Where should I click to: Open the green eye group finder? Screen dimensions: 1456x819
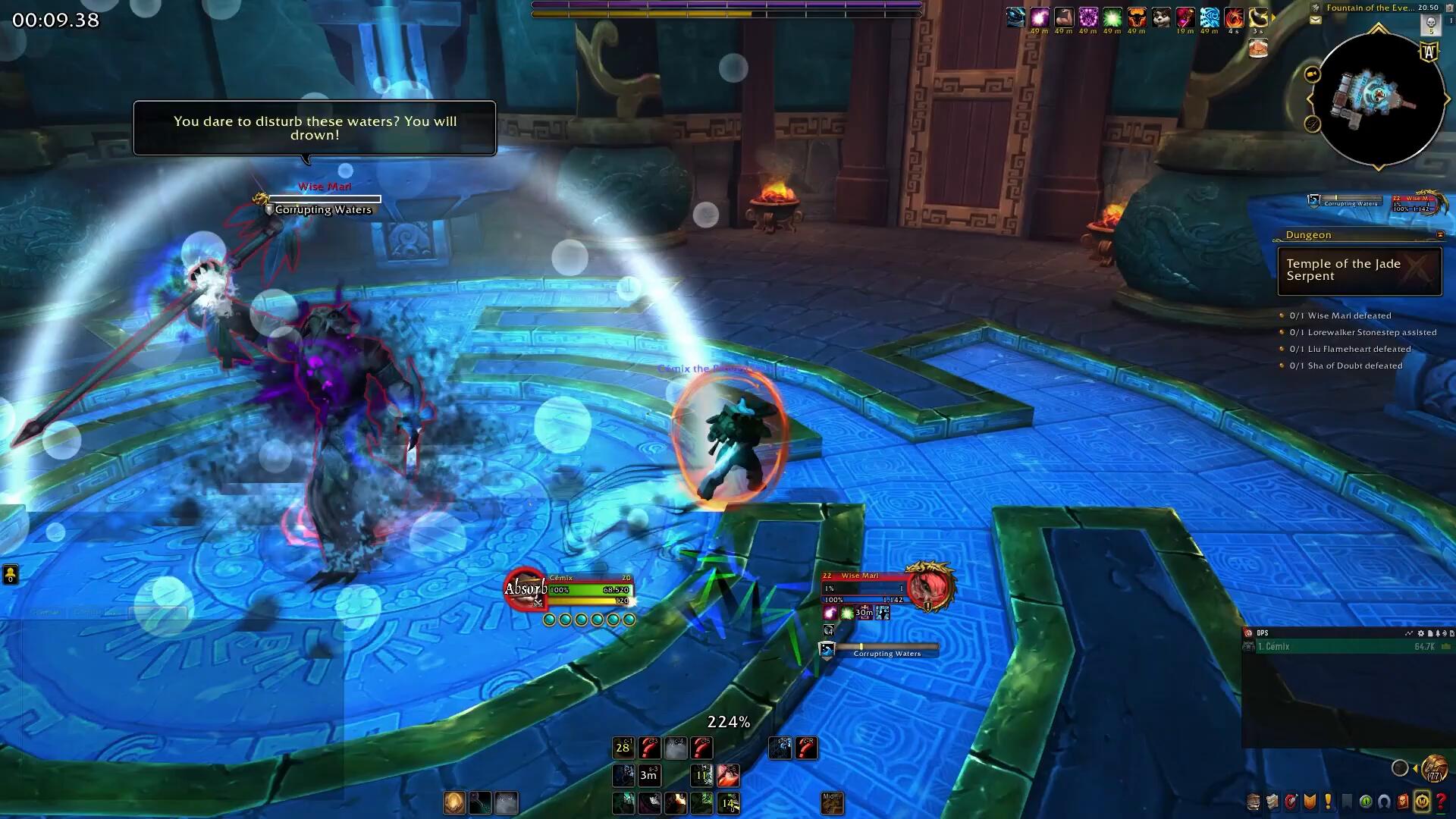[x=1366, y=802]
